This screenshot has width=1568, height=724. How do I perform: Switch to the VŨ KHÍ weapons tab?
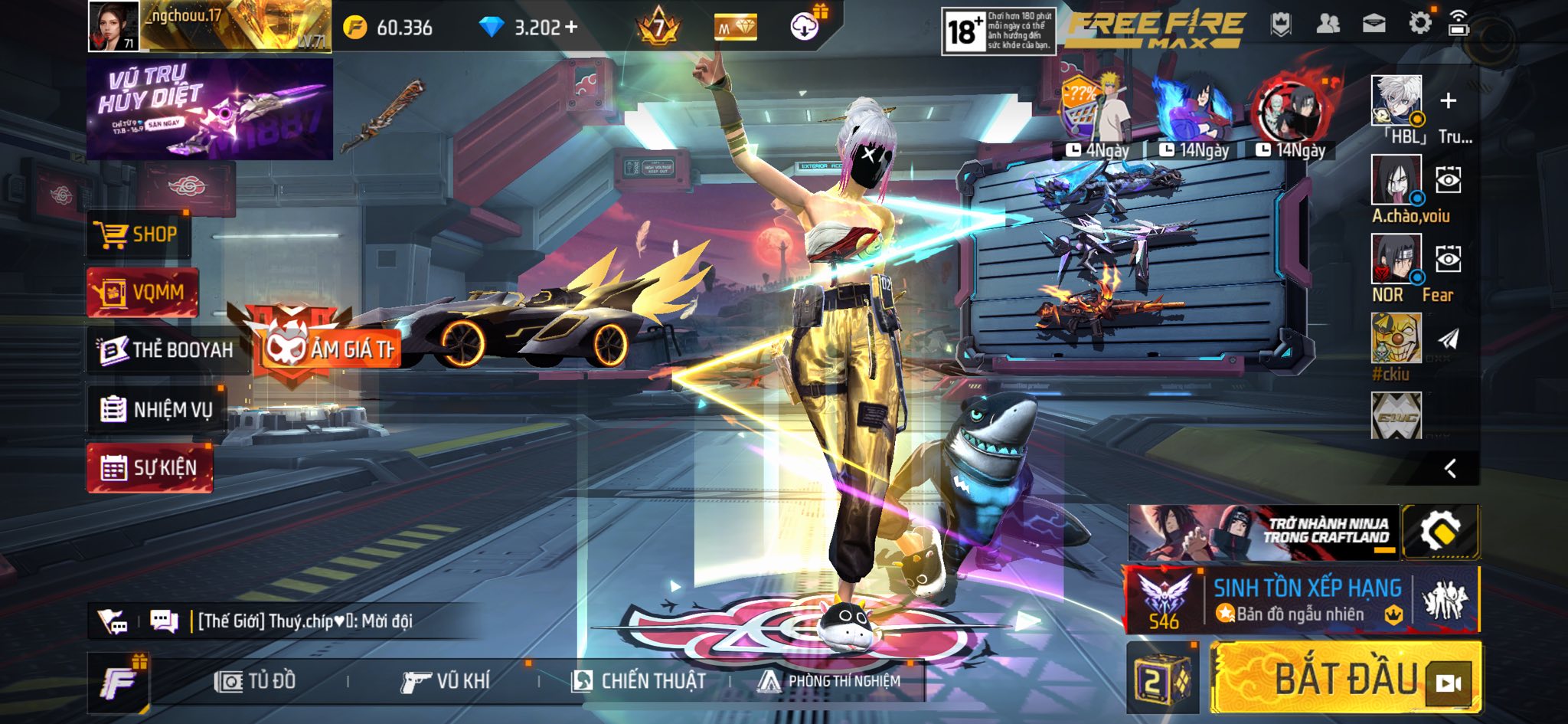(445, 681)
